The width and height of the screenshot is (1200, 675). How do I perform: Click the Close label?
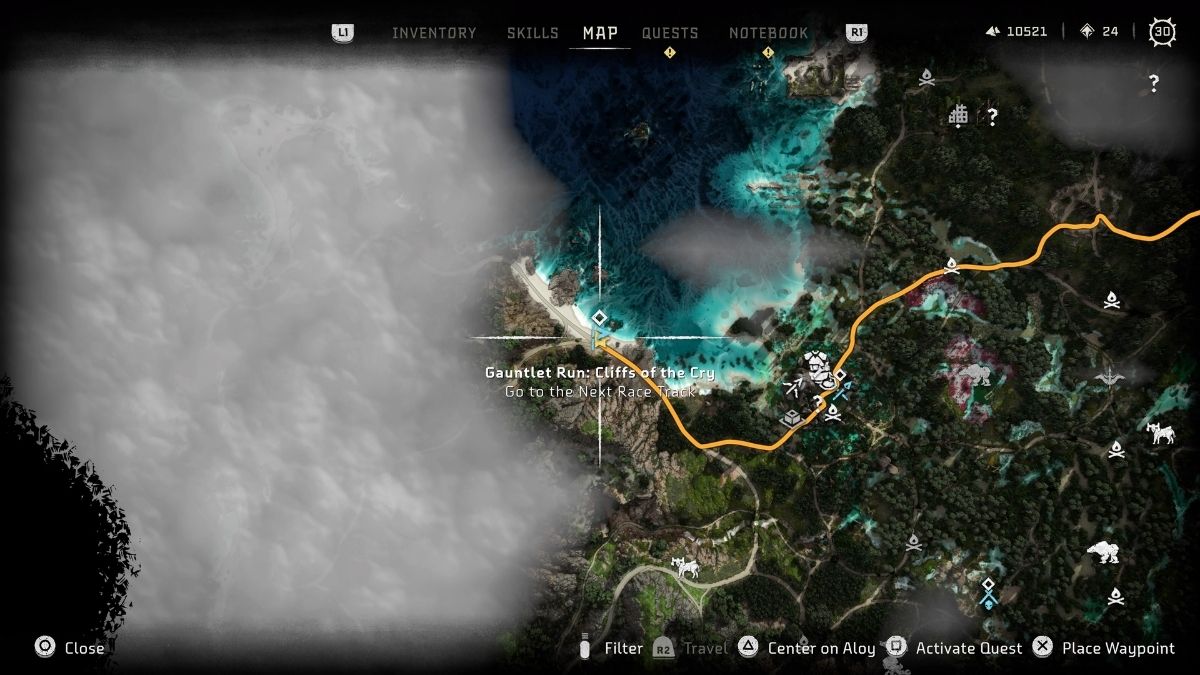84,648
